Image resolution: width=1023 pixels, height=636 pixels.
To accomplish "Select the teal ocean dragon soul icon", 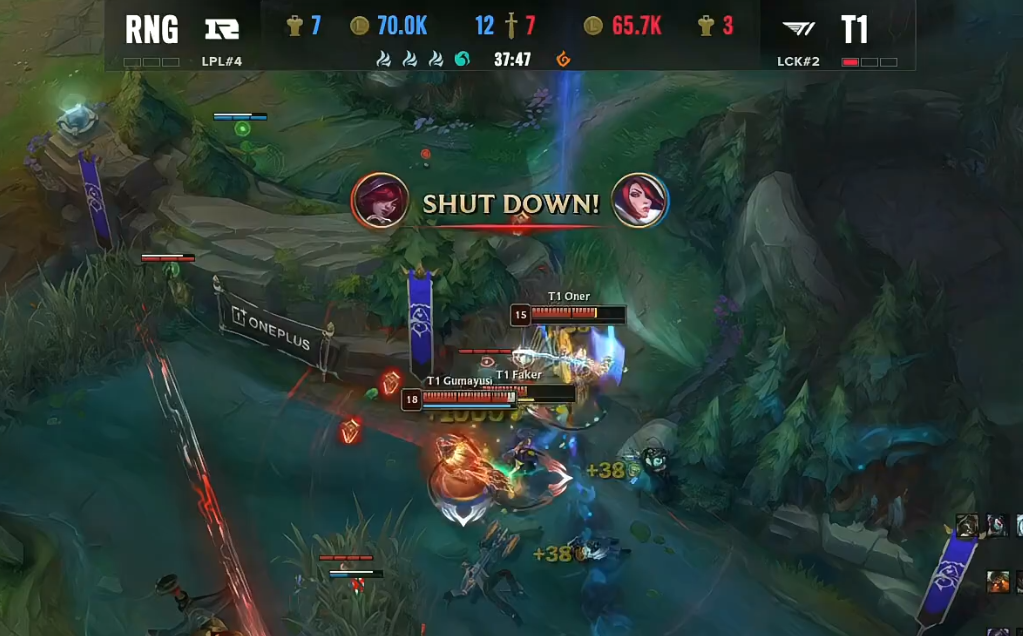I will coord(462,60).
